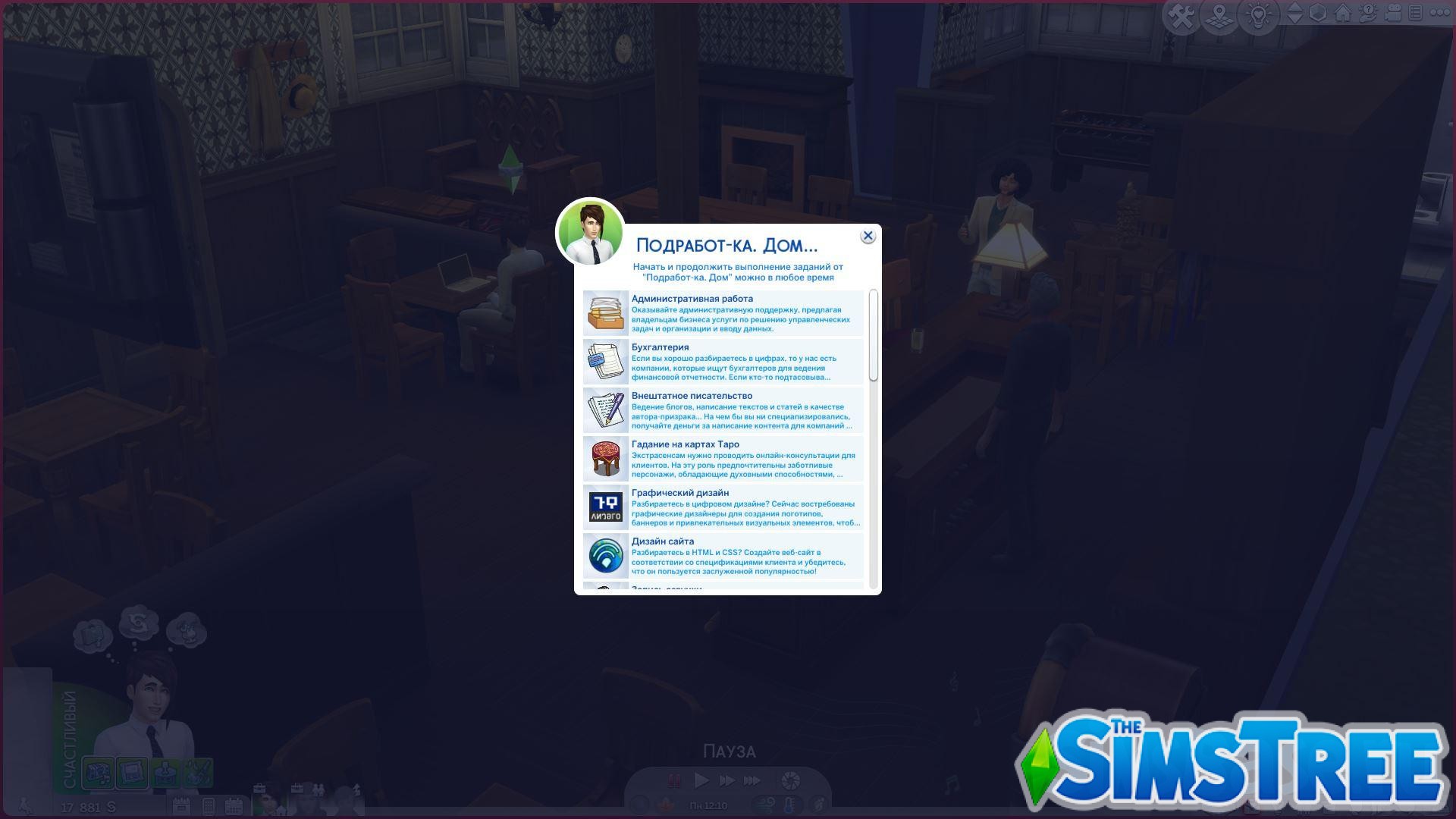The height and width of the screenshot is (819, 1456).
Task: Click the Sims help question-mark icon
Action: (x=1367, y=13)
